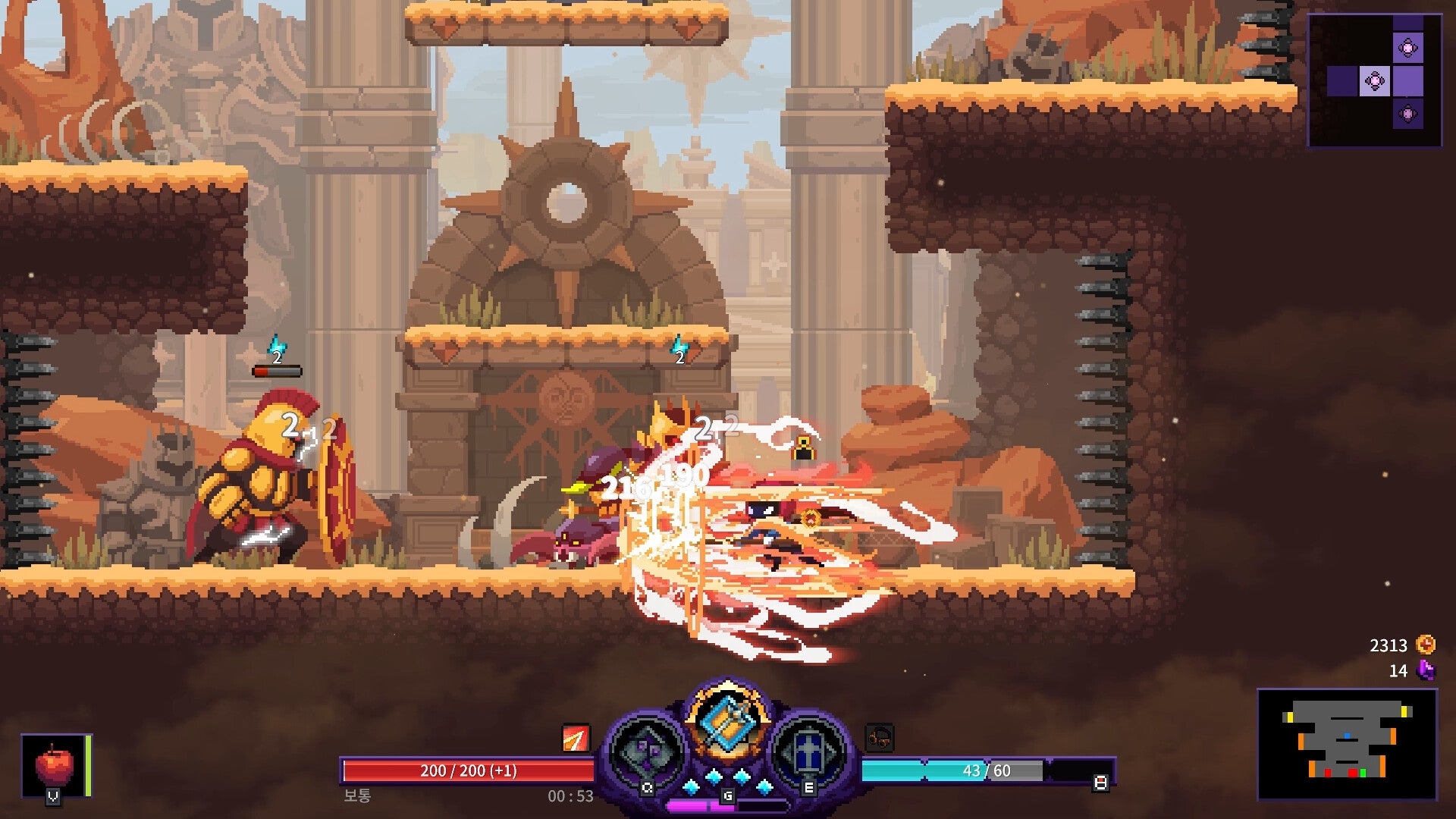
Task: Click the goggles item icon beside the mana bar
Action: tap(880, 737)
